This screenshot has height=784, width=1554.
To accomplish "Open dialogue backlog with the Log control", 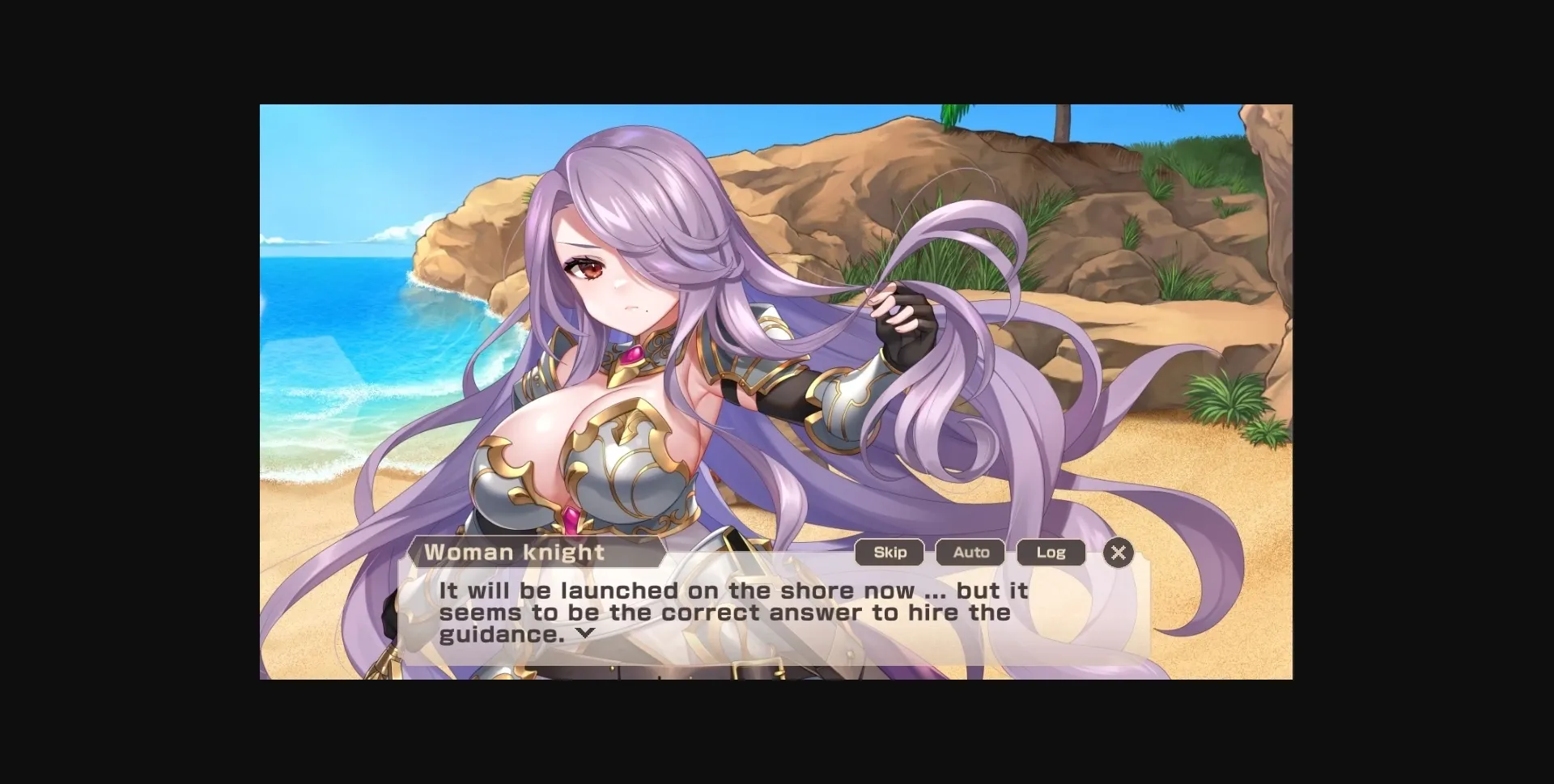I will pyautogui.click(x=1051, y=553).
